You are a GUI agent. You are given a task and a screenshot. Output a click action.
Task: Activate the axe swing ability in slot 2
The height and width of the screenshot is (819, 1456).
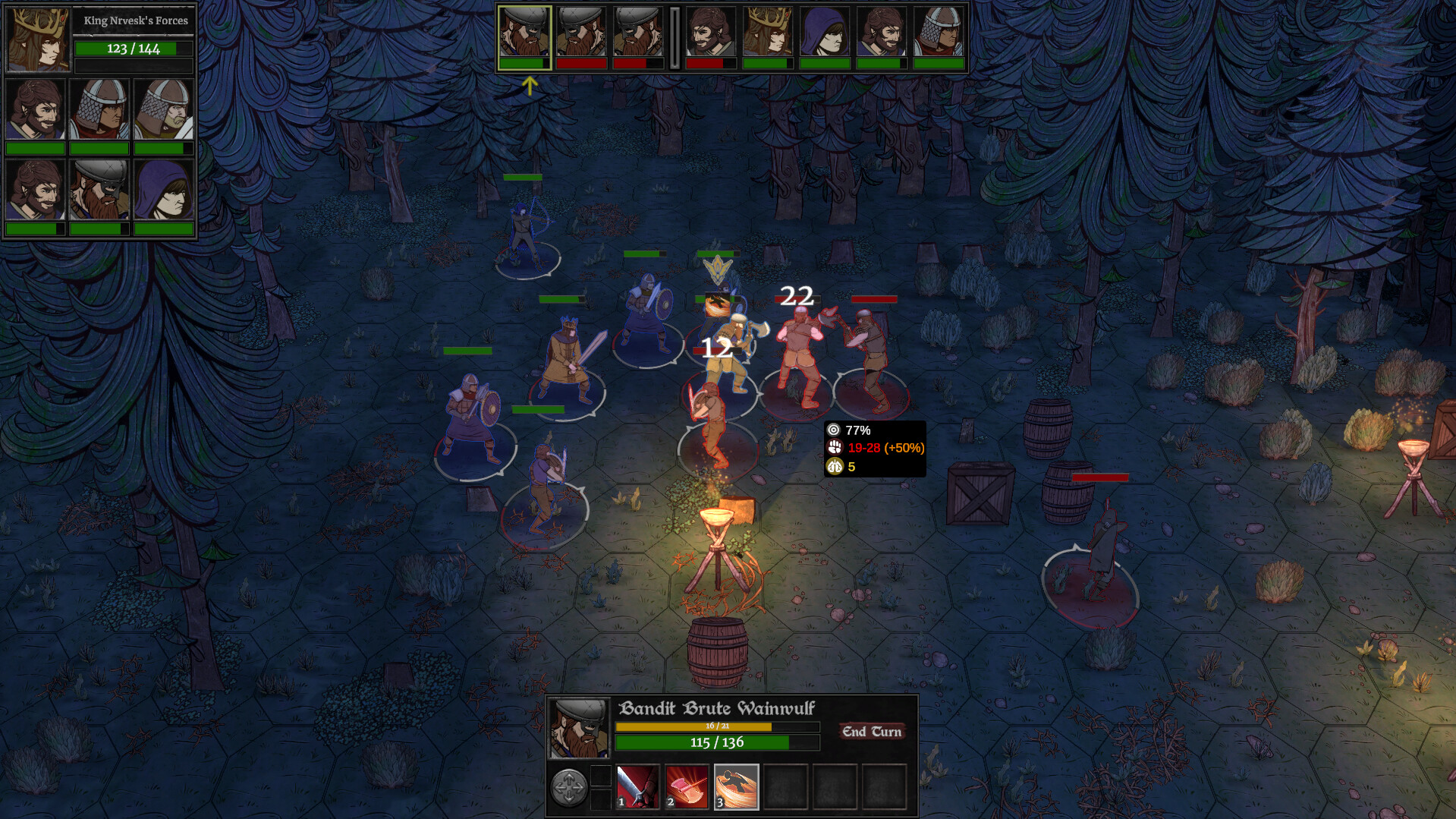(687, 786)
